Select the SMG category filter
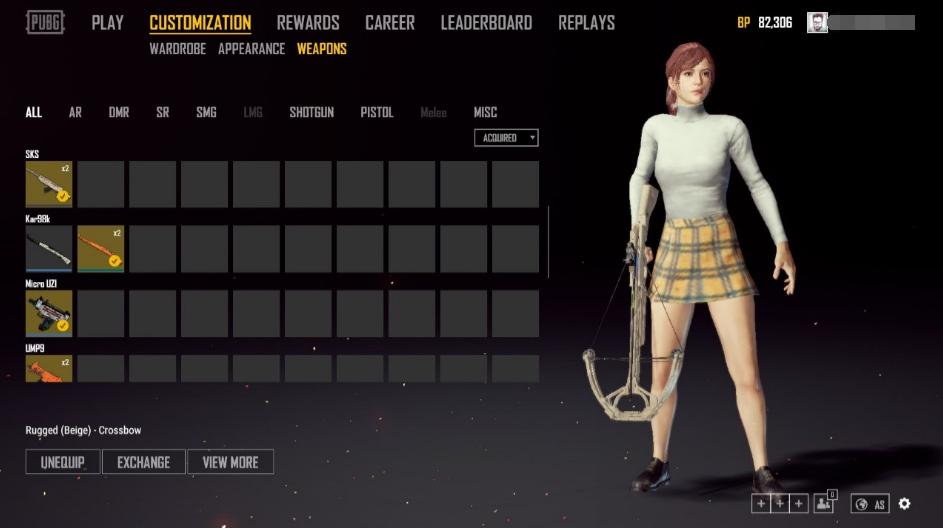This screenshot has width=943, height=528. click(206, 112)
